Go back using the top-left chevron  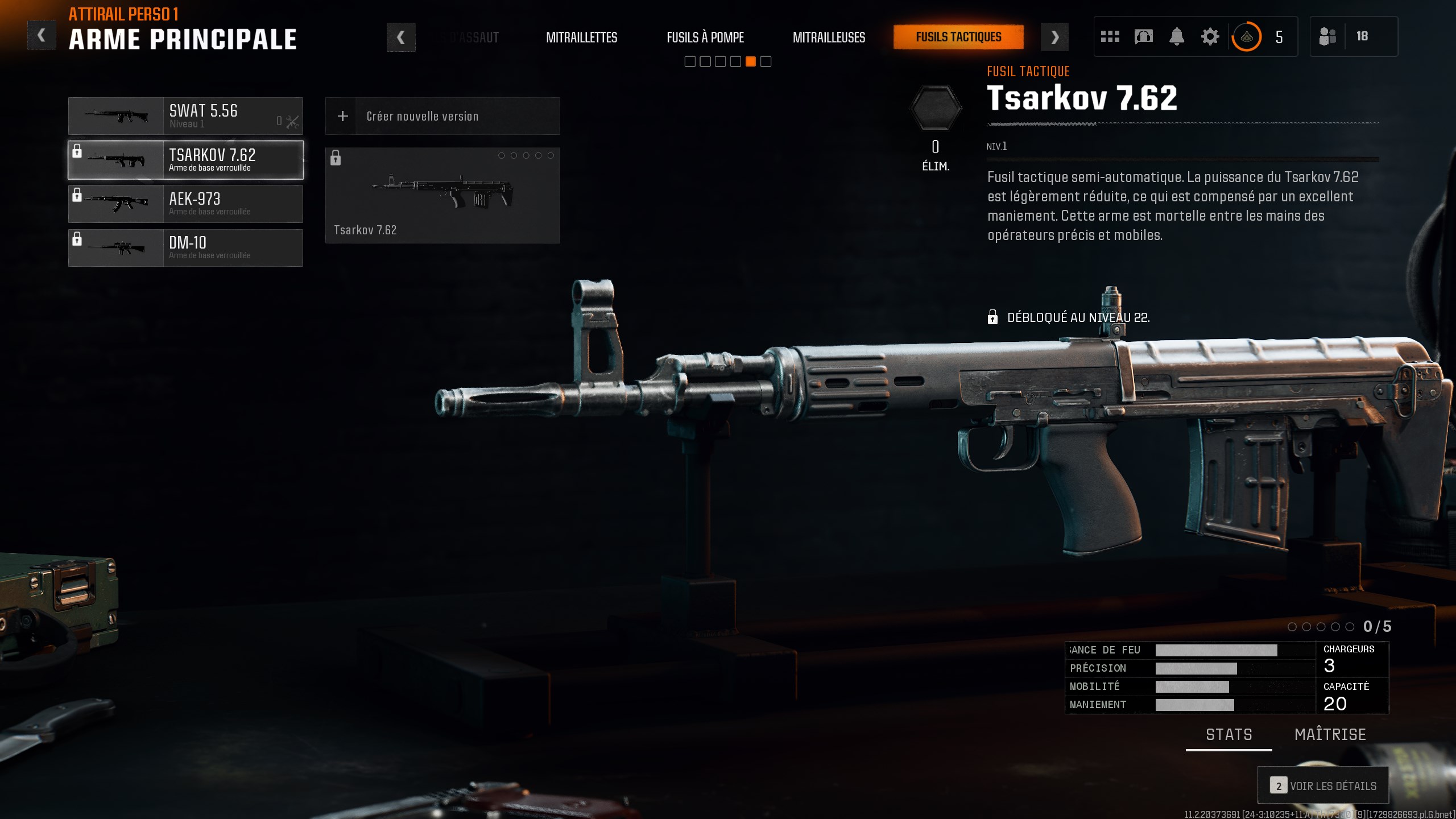point(41,35)
